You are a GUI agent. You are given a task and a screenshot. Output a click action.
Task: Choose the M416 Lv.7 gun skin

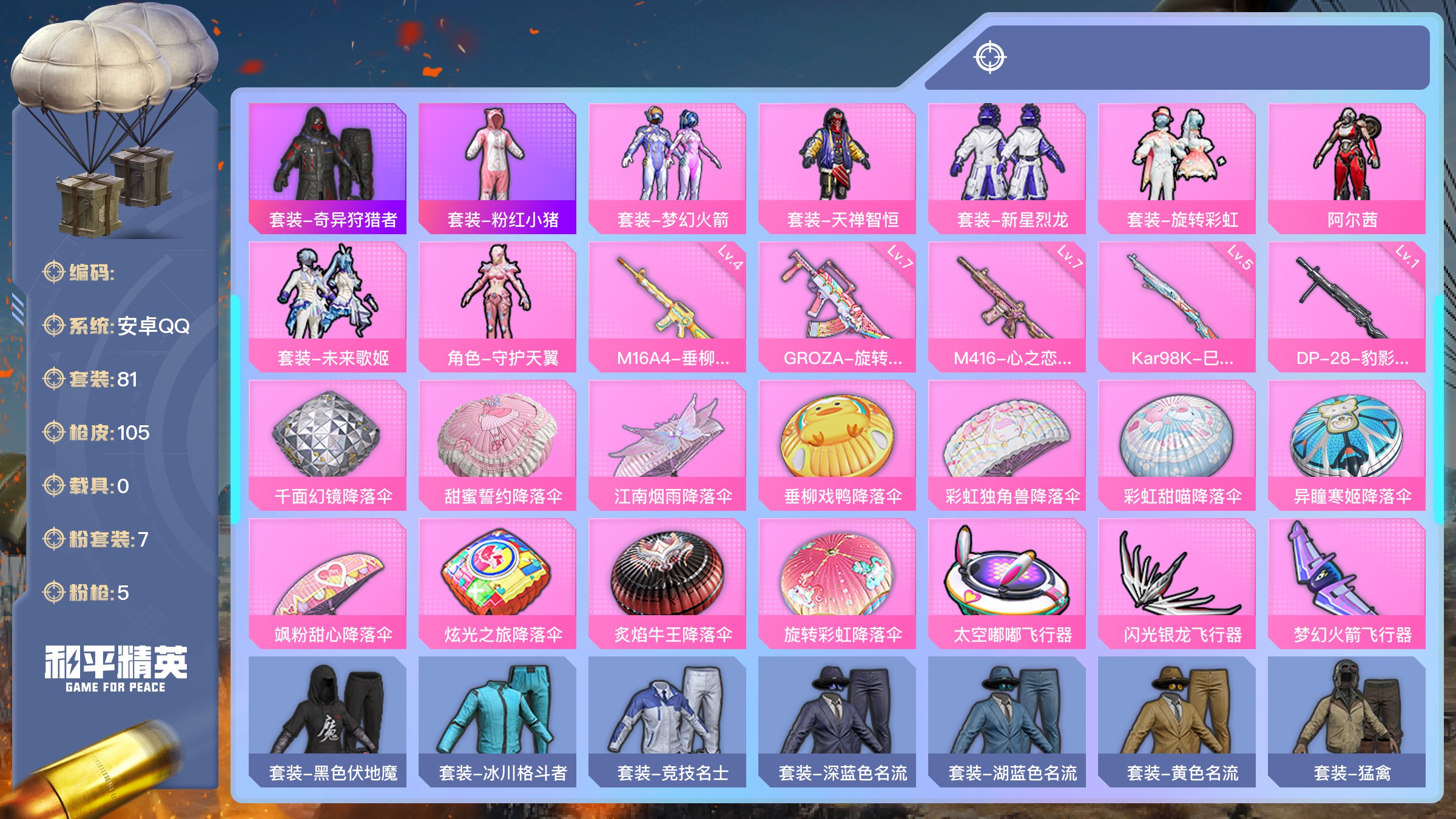(1007, 306)
